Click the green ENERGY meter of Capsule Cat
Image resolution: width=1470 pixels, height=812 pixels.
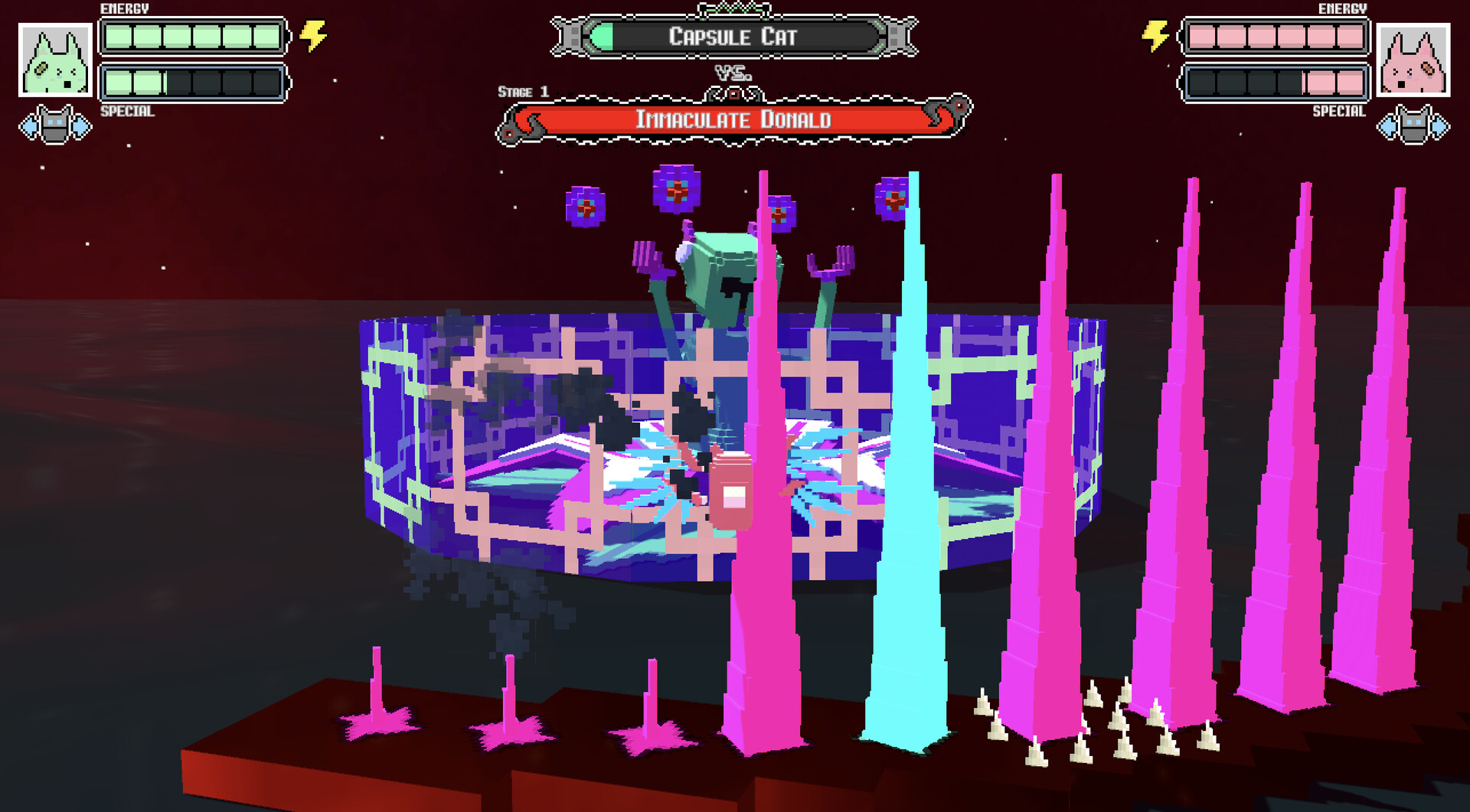[x=194, y=35]
